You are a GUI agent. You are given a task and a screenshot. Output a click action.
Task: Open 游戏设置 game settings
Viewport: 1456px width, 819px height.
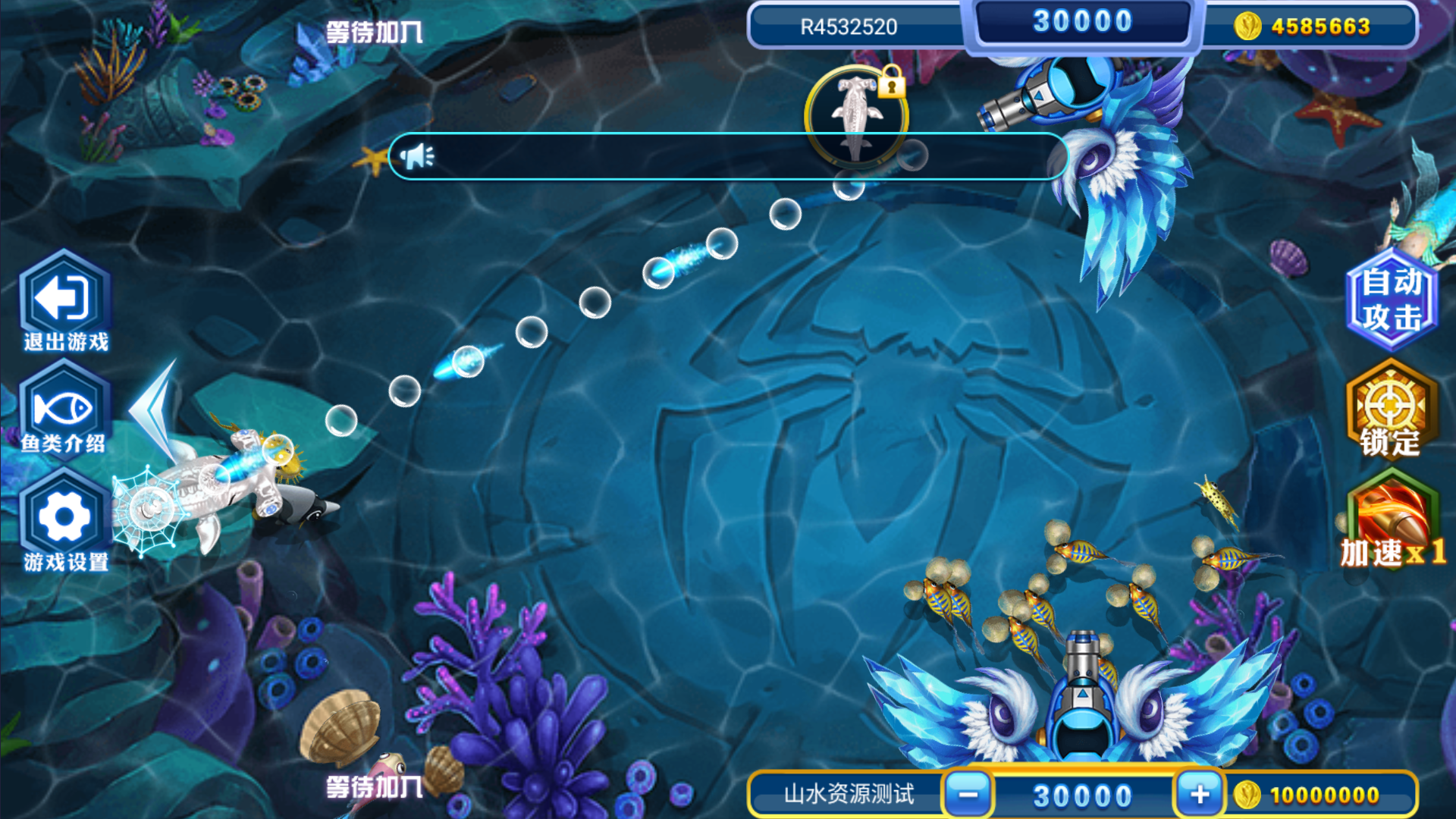coord(64,519)
